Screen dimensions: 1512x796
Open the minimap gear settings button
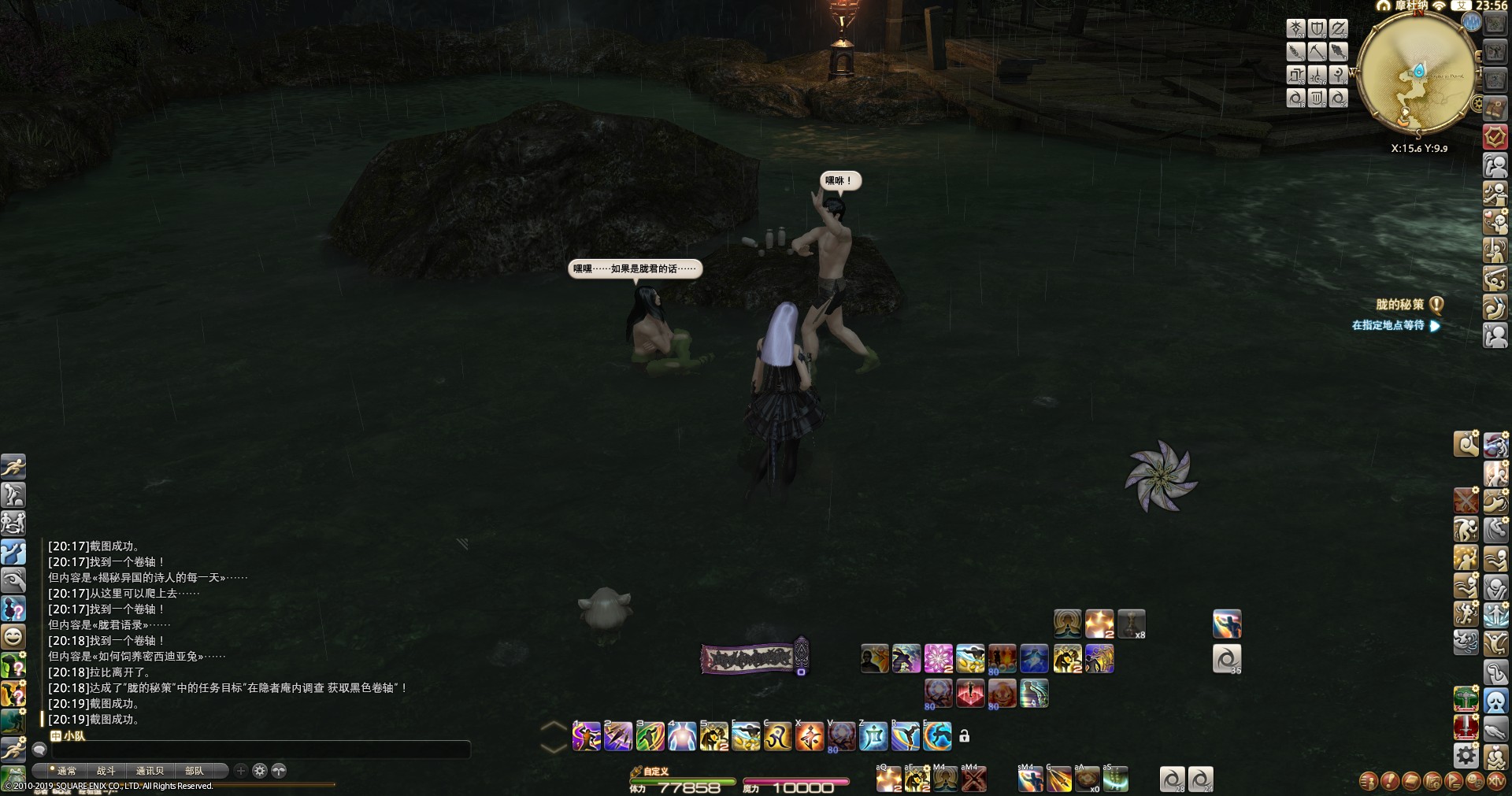tap(1477, 104)
